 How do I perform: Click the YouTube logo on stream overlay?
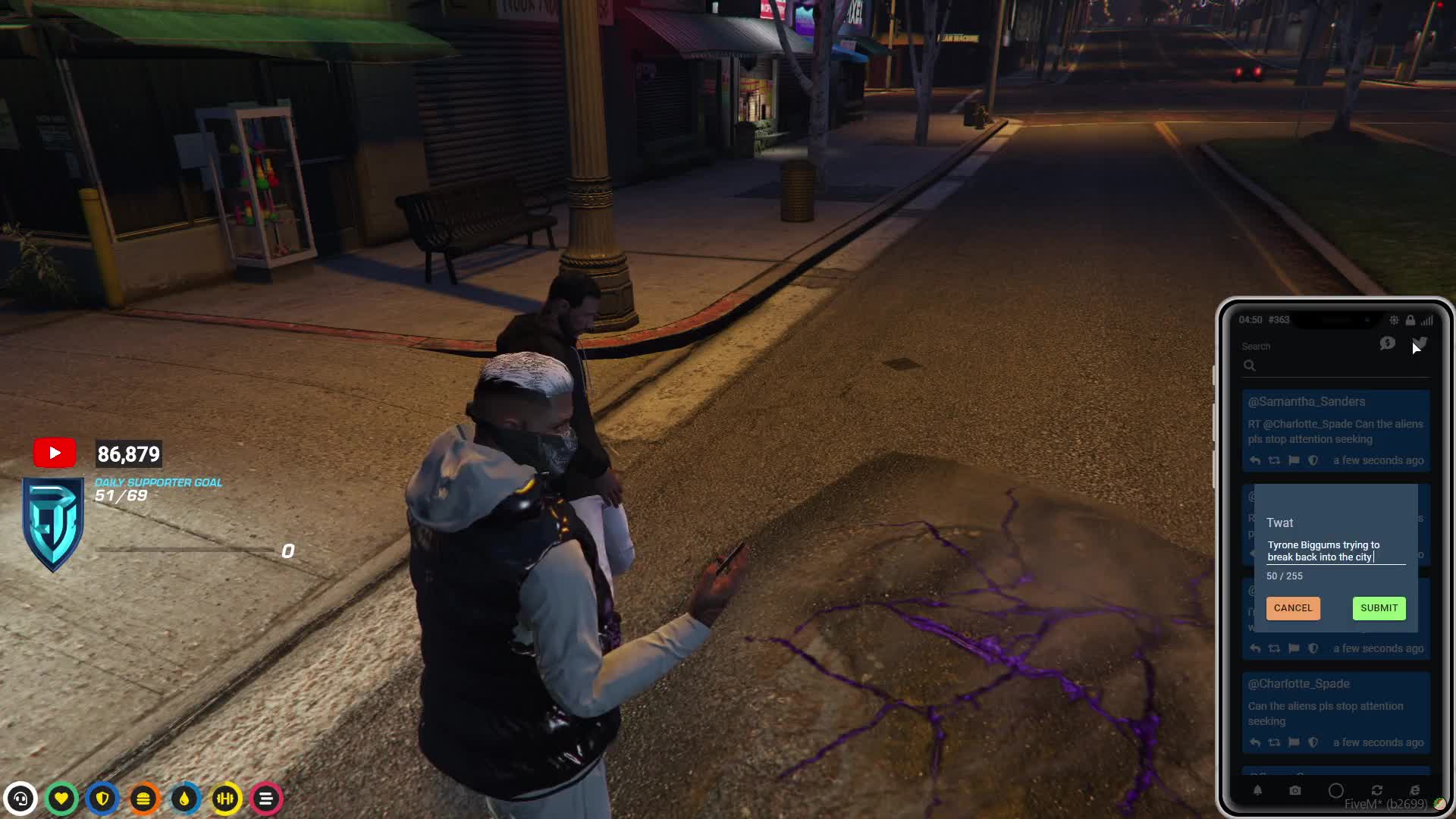(x=55, y=453)
